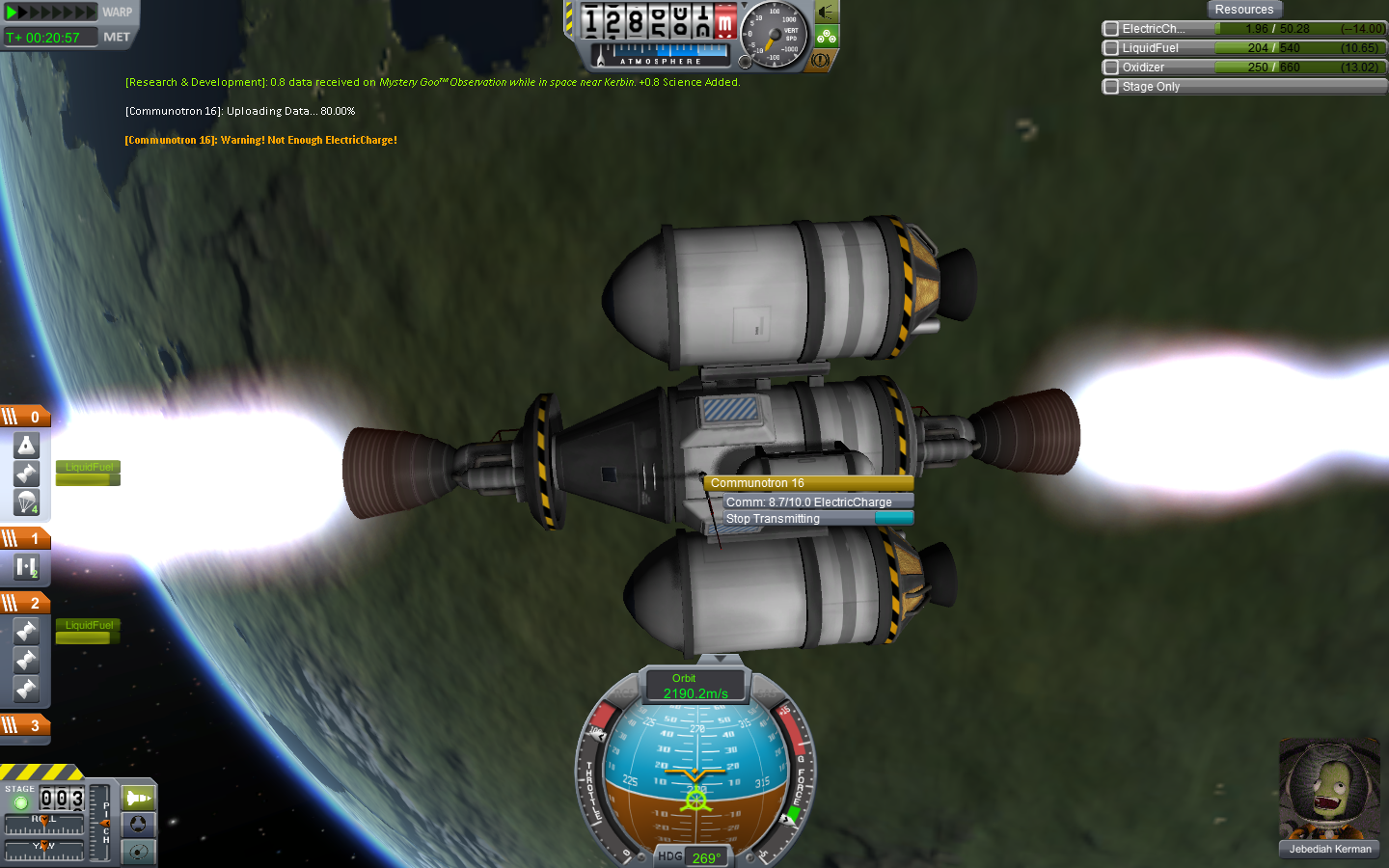Toggle the green landing gear button
This screenshot has height=868, width=1389.
point(827,37)
